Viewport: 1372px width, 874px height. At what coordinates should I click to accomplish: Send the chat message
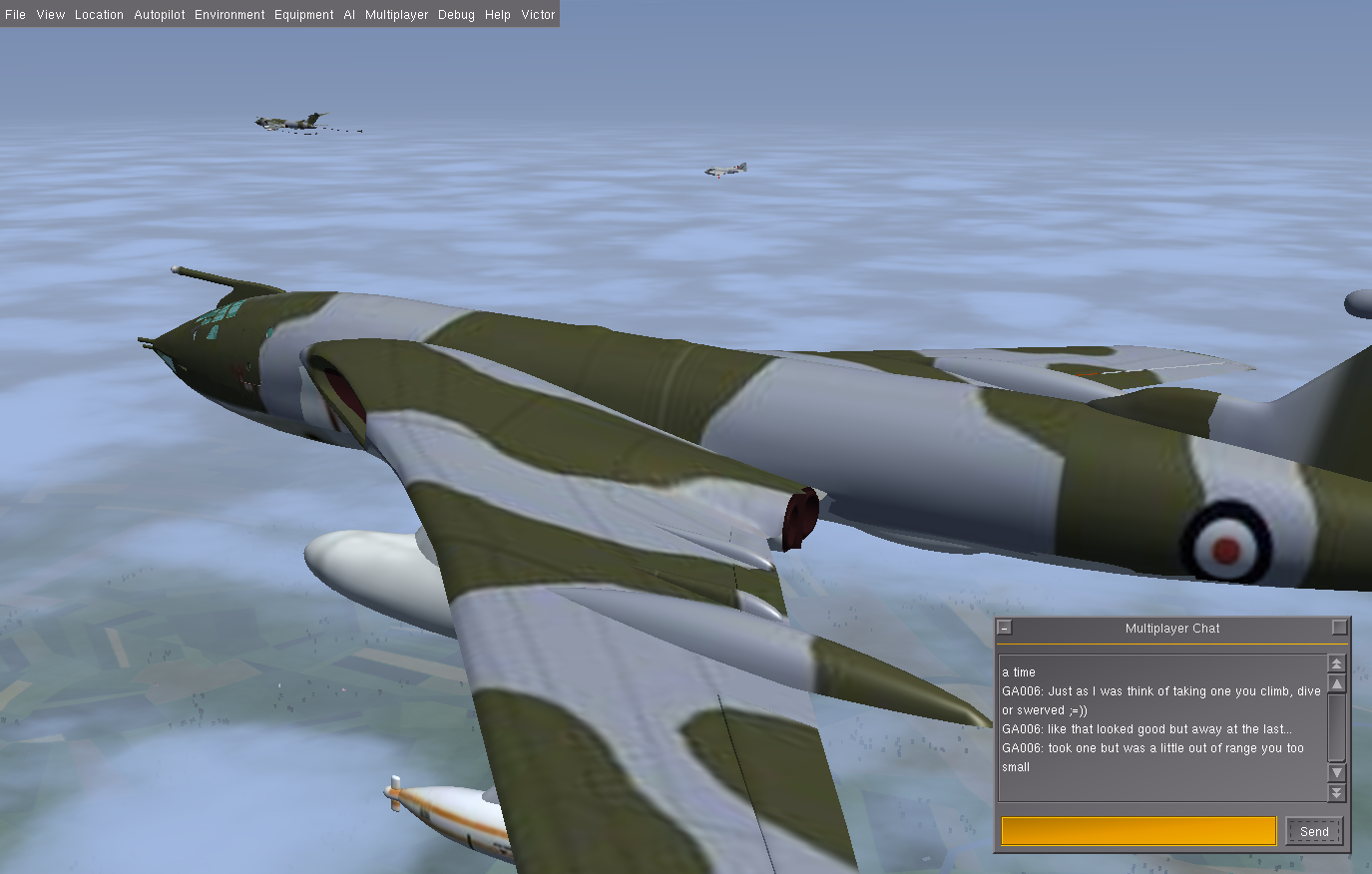[1313, 831]
